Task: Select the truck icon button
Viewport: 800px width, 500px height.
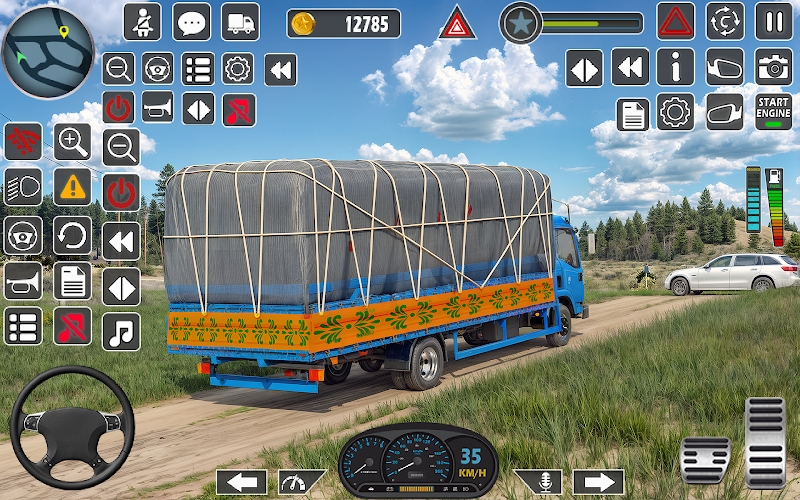Action: tap(239, 21)
